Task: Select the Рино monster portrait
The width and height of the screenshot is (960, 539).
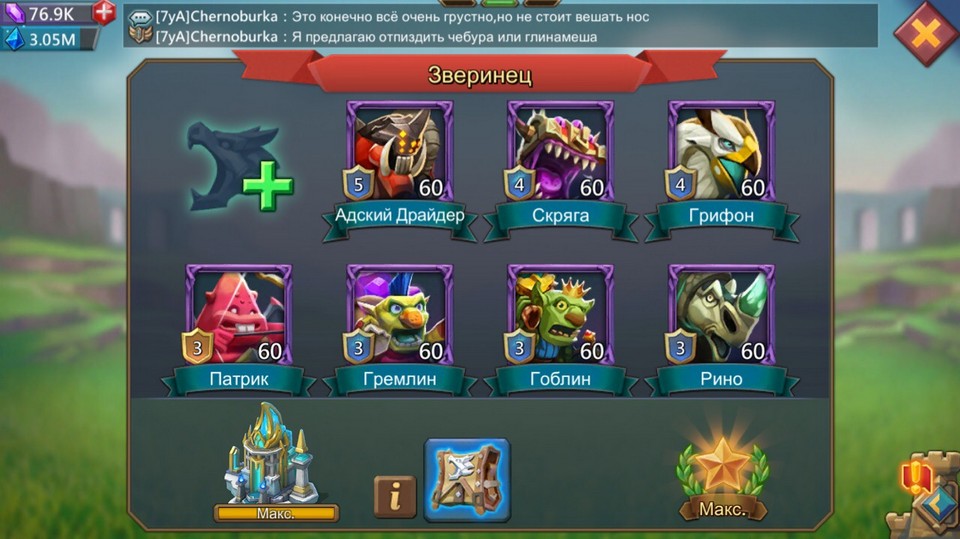Action: tap(721, 316)
